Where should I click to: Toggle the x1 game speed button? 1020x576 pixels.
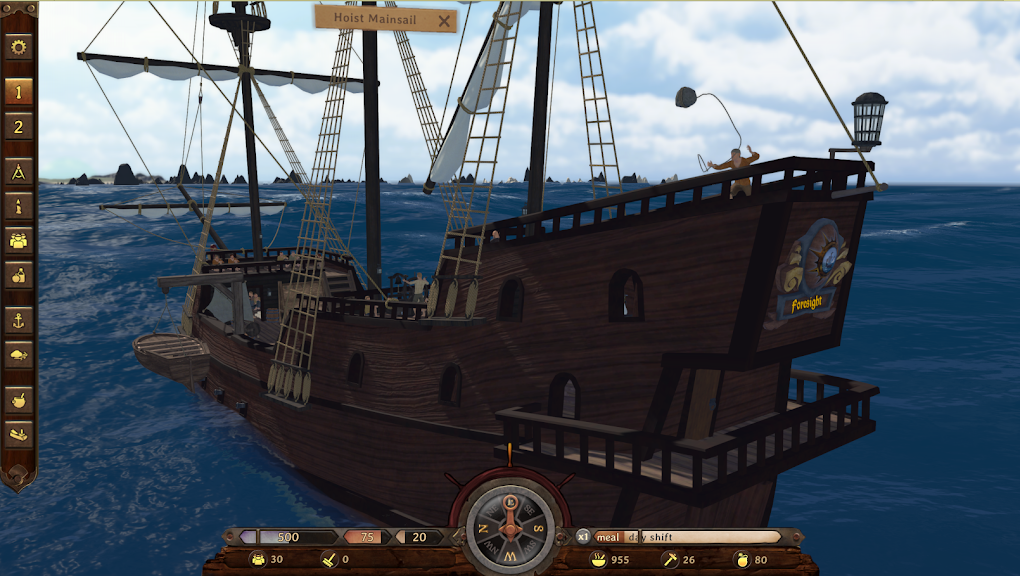[x=582, y=537]
